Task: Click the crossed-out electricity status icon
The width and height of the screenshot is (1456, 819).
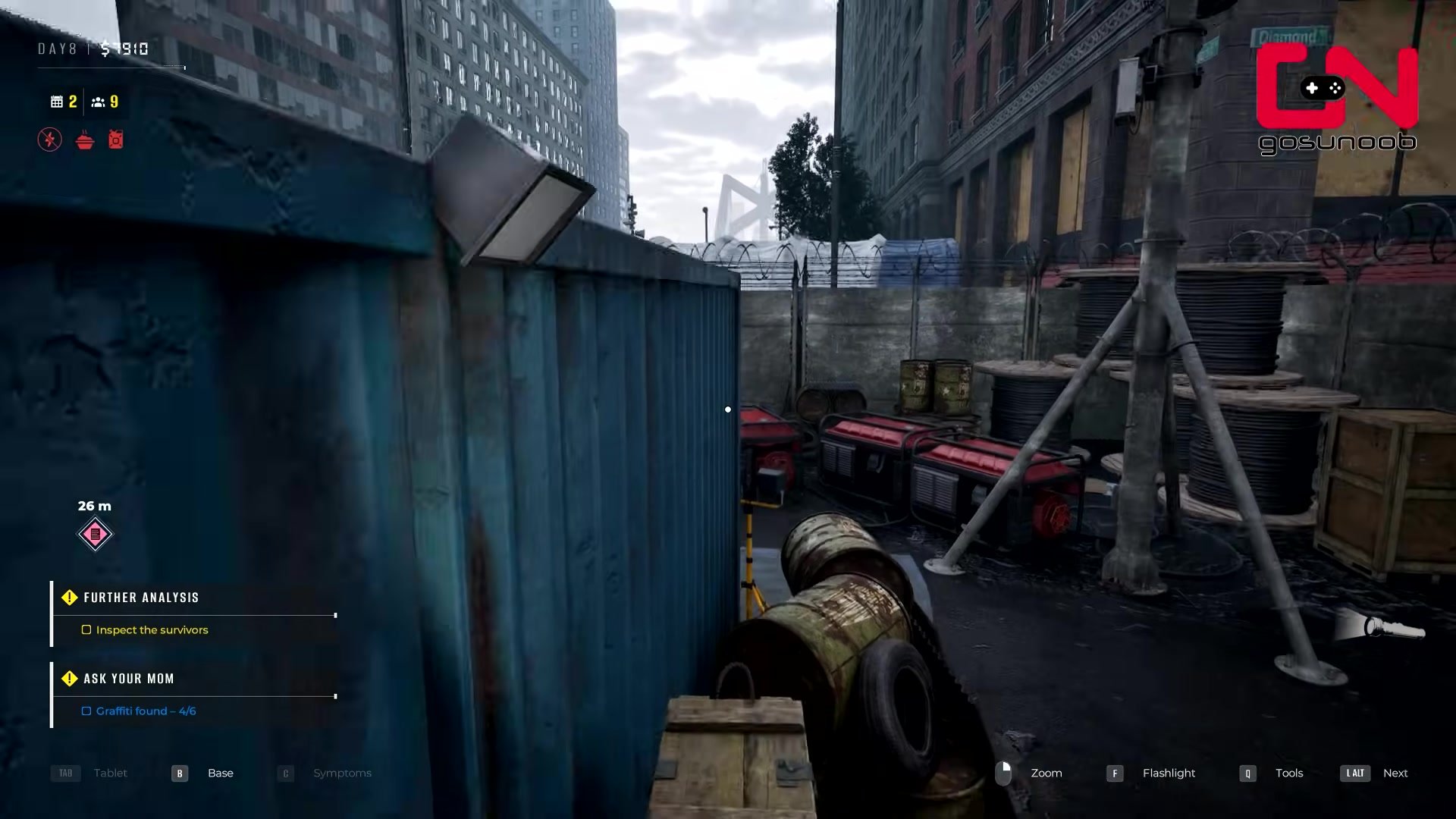Action: tap(49, 140)
